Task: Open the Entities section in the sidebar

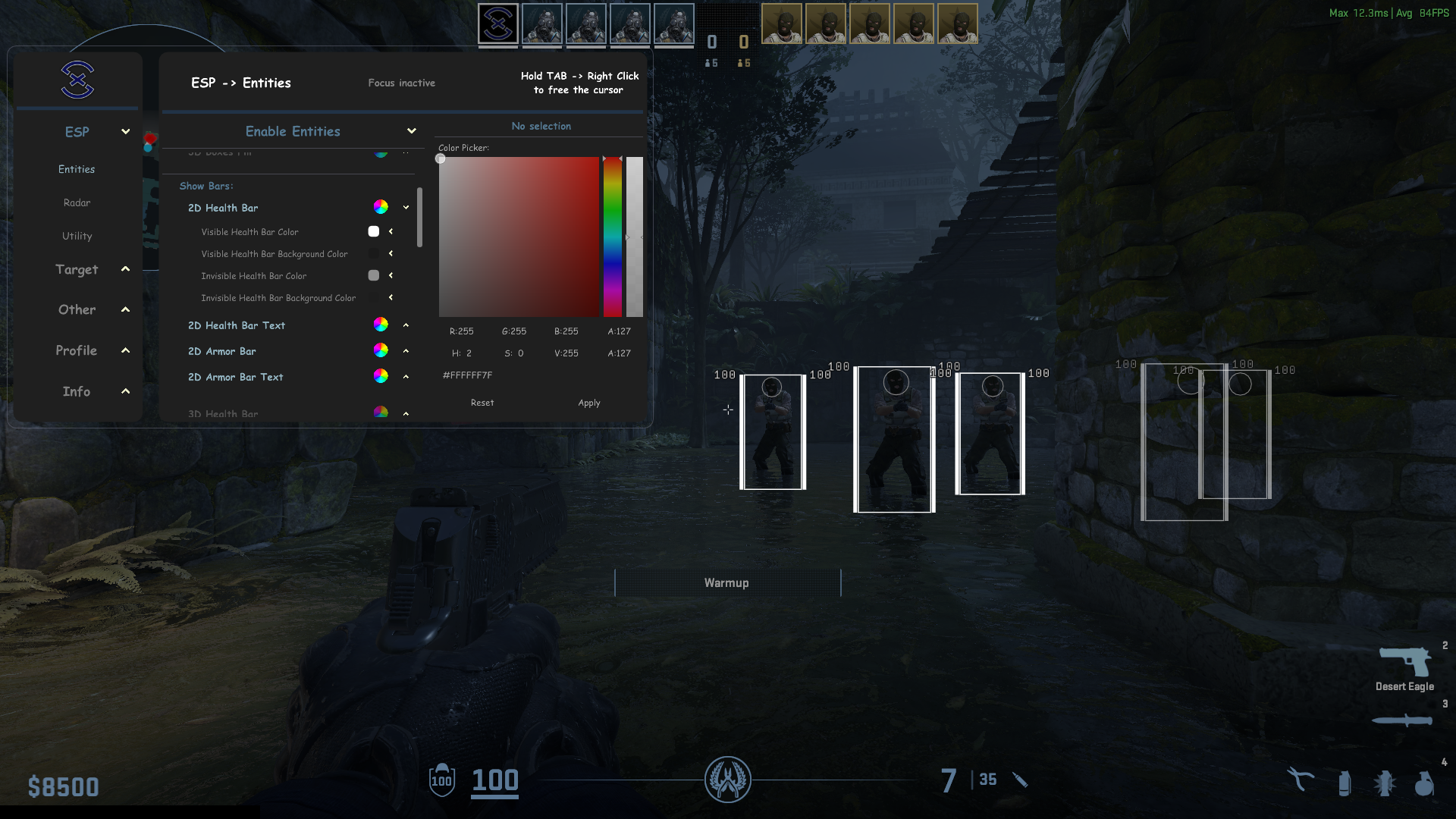Action: pyautogui.click(x=77, y=169)
